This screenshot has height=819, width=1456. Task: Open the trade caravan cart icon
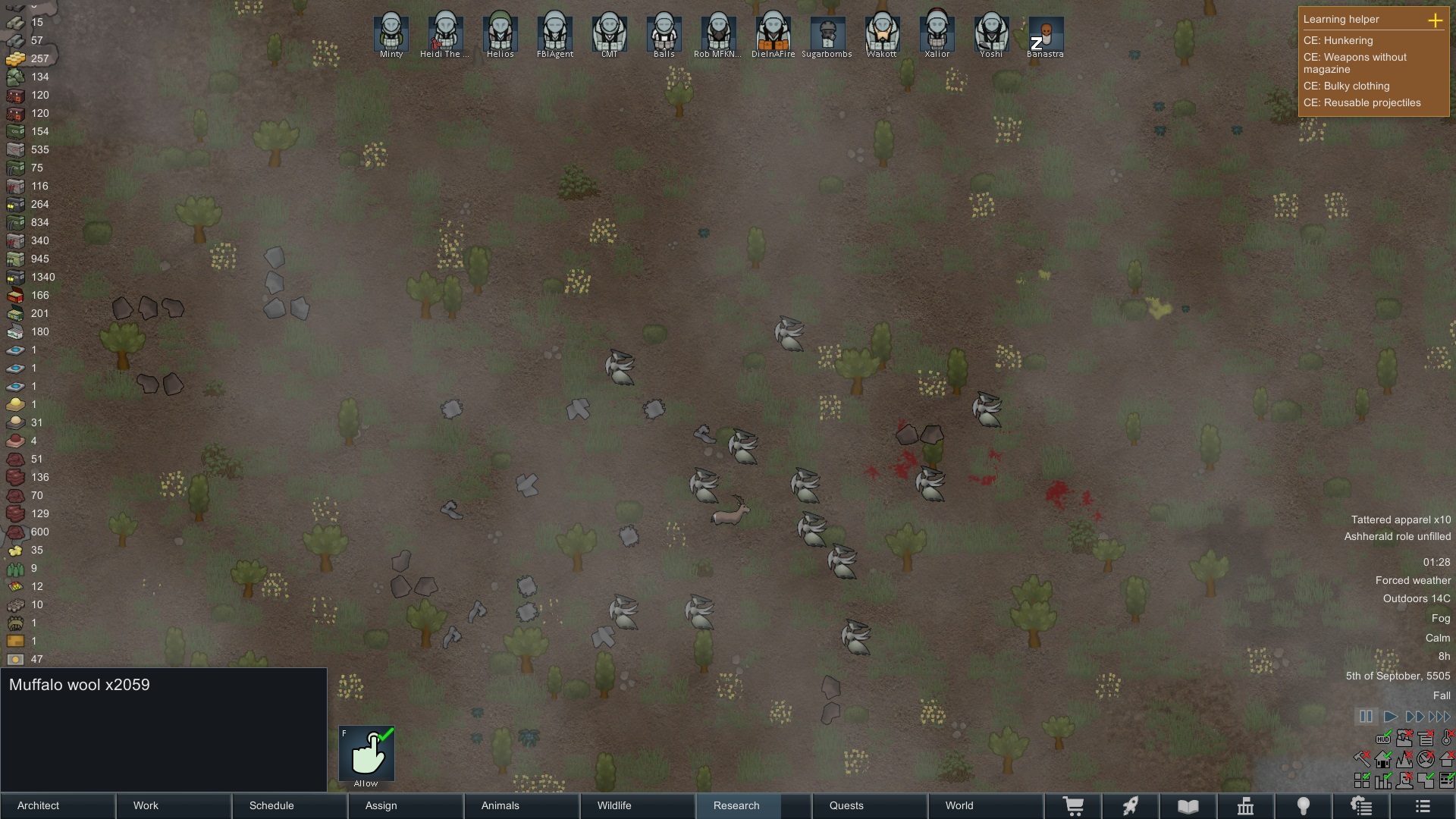1075,806
